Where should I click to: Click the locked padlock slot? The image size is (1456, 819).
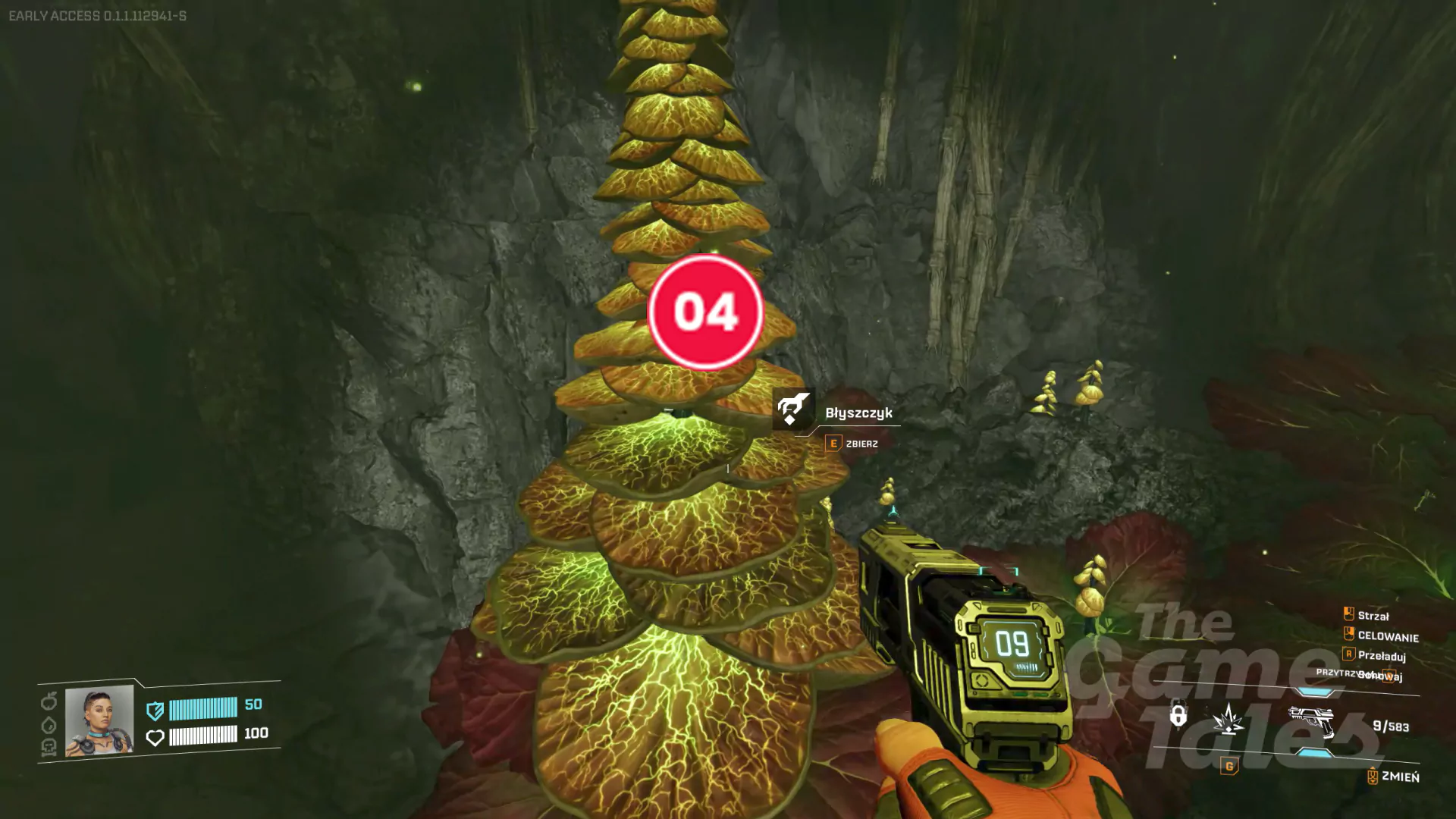(1178, 714)
